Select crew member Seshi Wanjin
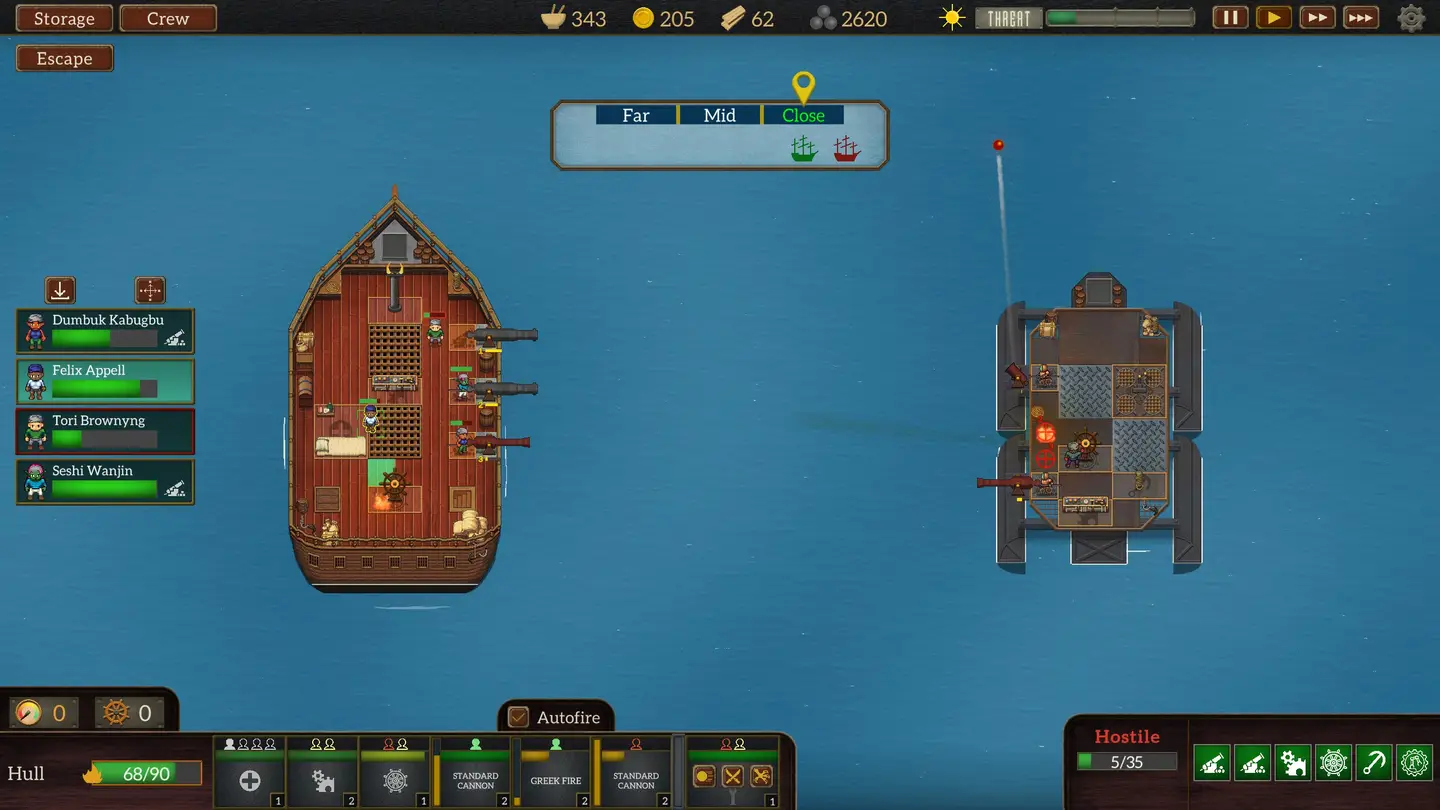This screenshot has width=1440, height=810. (x=105, y=481)
